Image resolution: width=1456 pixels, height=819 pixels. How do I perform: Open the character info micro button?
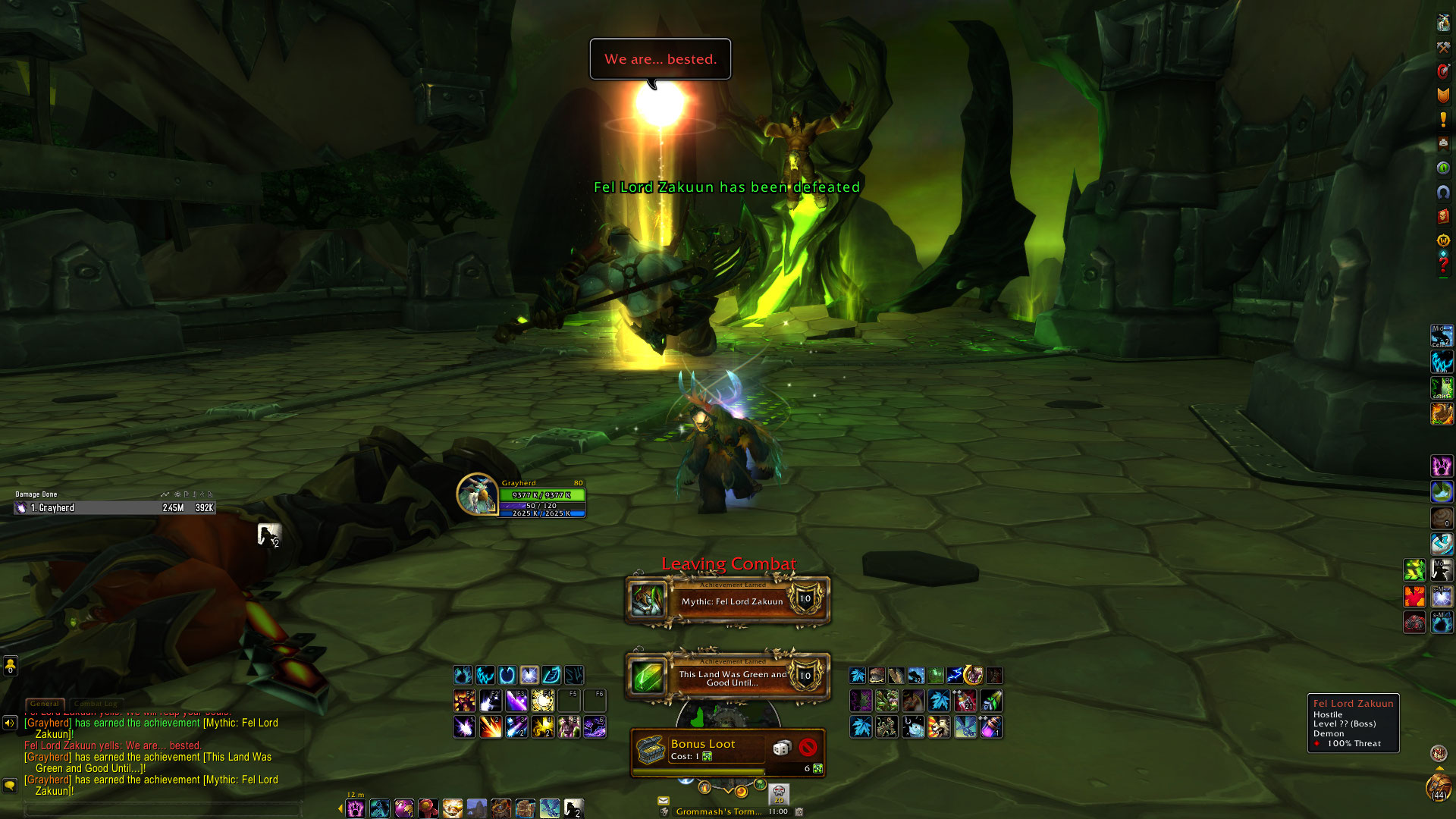coord(1443,23)
